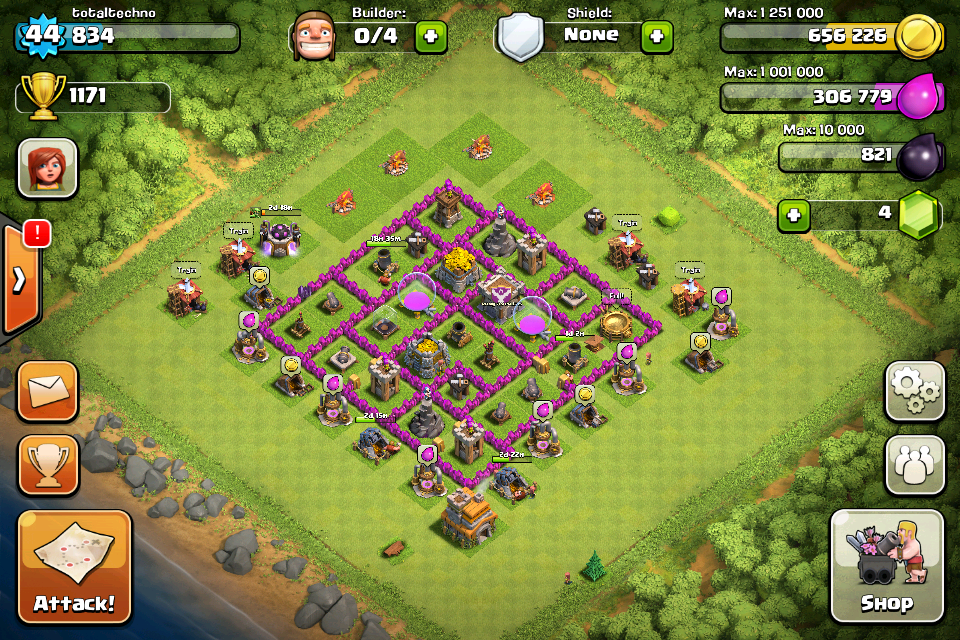
Task: Add gems with the green plus button
Action: point(794,215)
